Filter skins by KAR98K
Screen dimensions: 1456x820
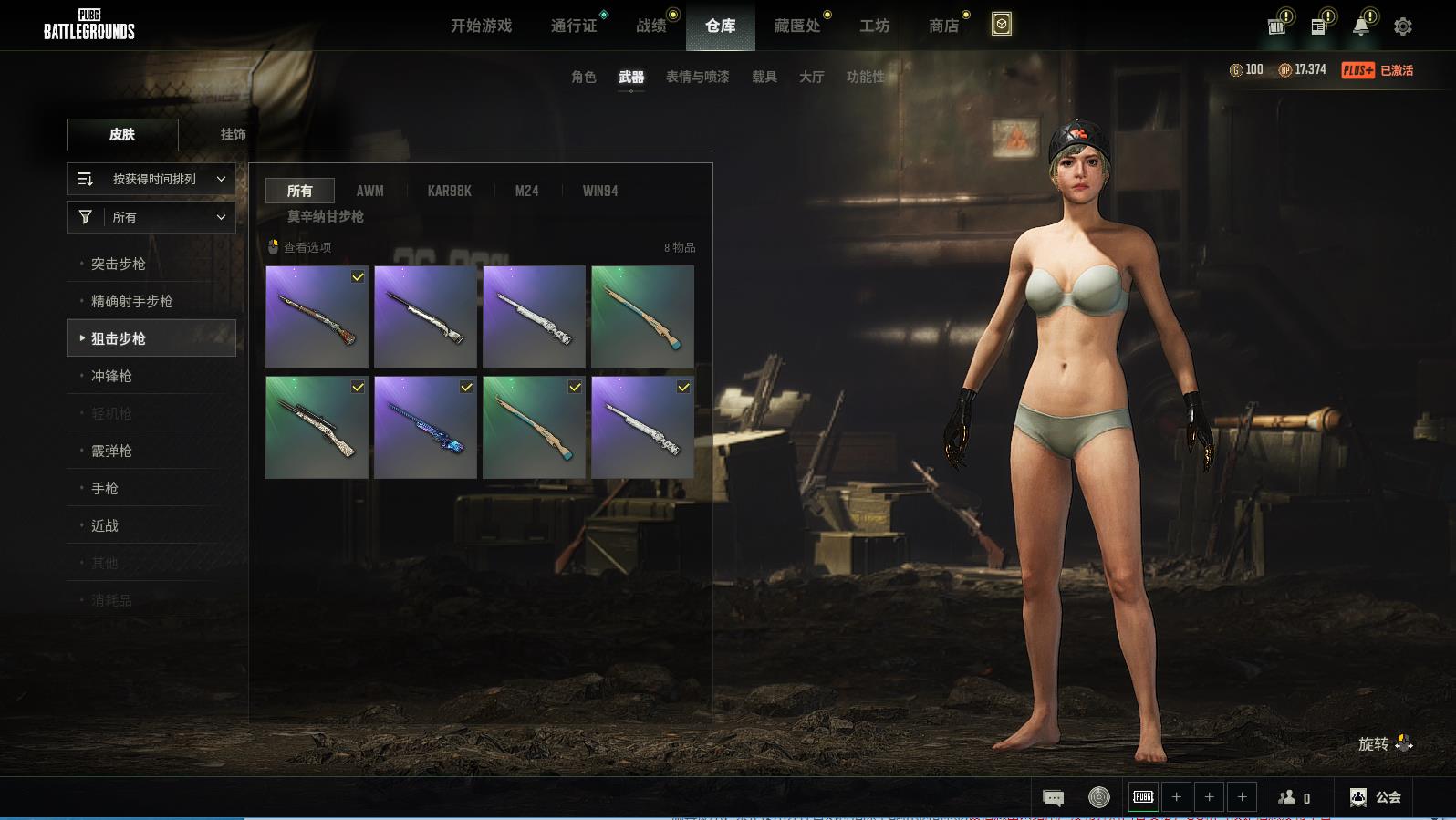(449, 191)
